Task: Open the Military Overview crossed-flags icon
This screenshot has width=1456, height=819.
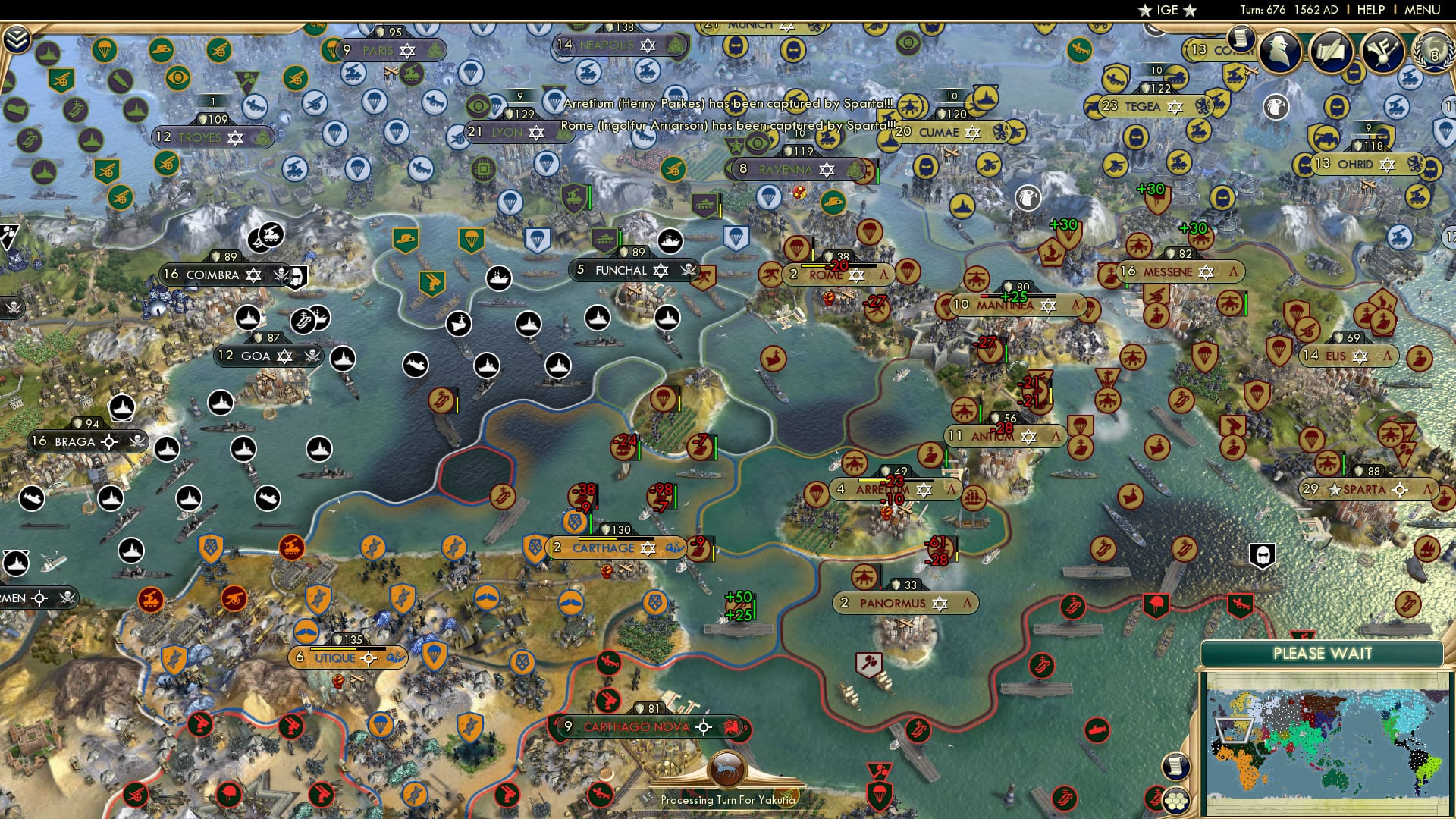Action: (1382, 50)
